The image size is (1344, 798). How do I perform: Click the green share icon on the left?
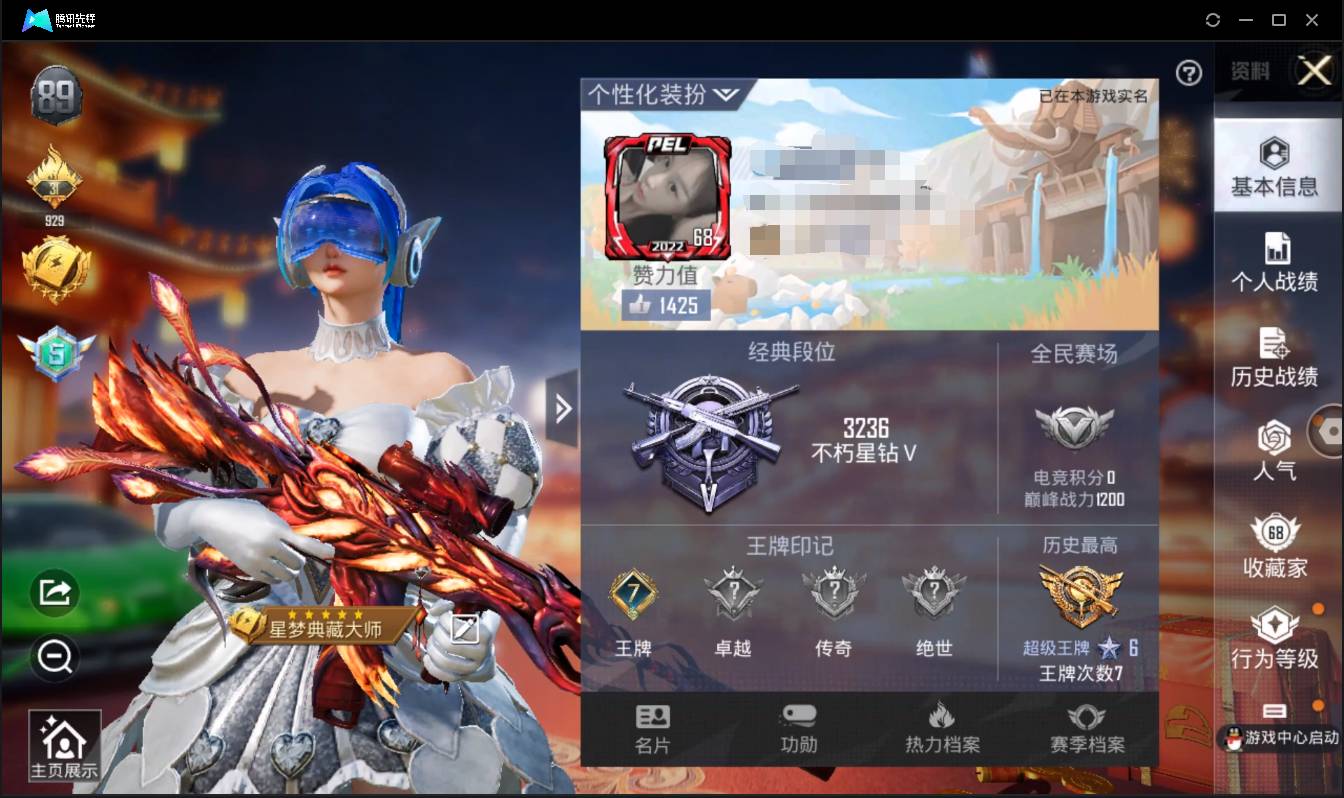54,592
